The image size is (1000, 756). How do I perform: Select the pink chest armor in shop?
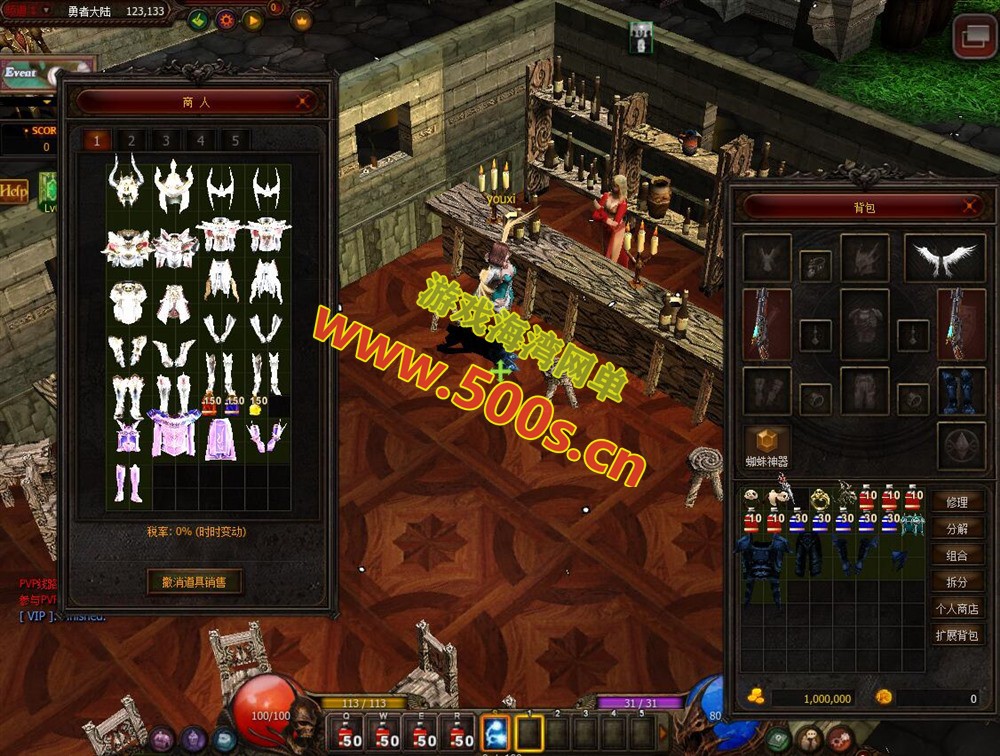pos(172,435)
